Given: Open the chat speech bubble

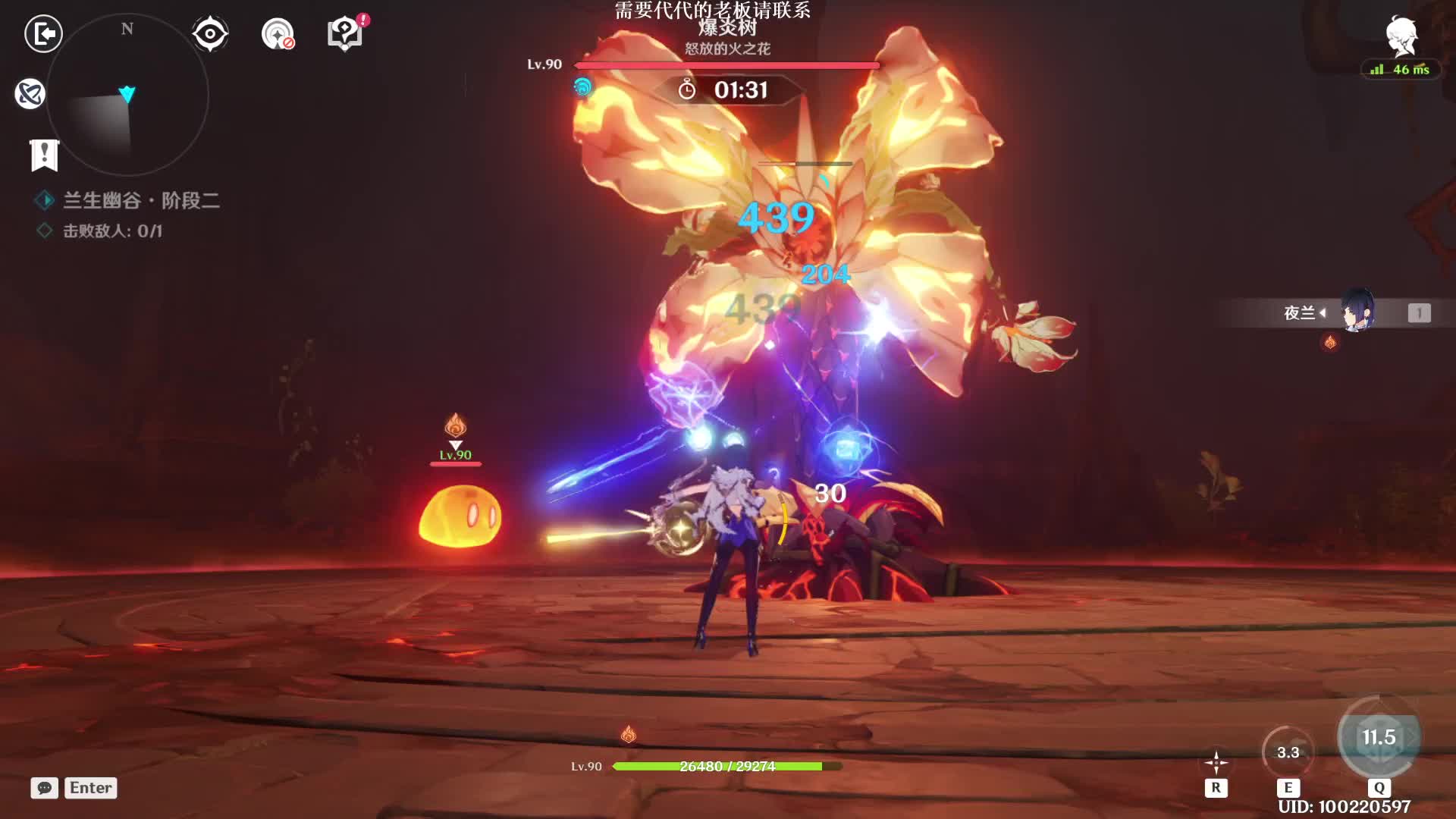Looking at the screenshot, I should pos(44,788).
